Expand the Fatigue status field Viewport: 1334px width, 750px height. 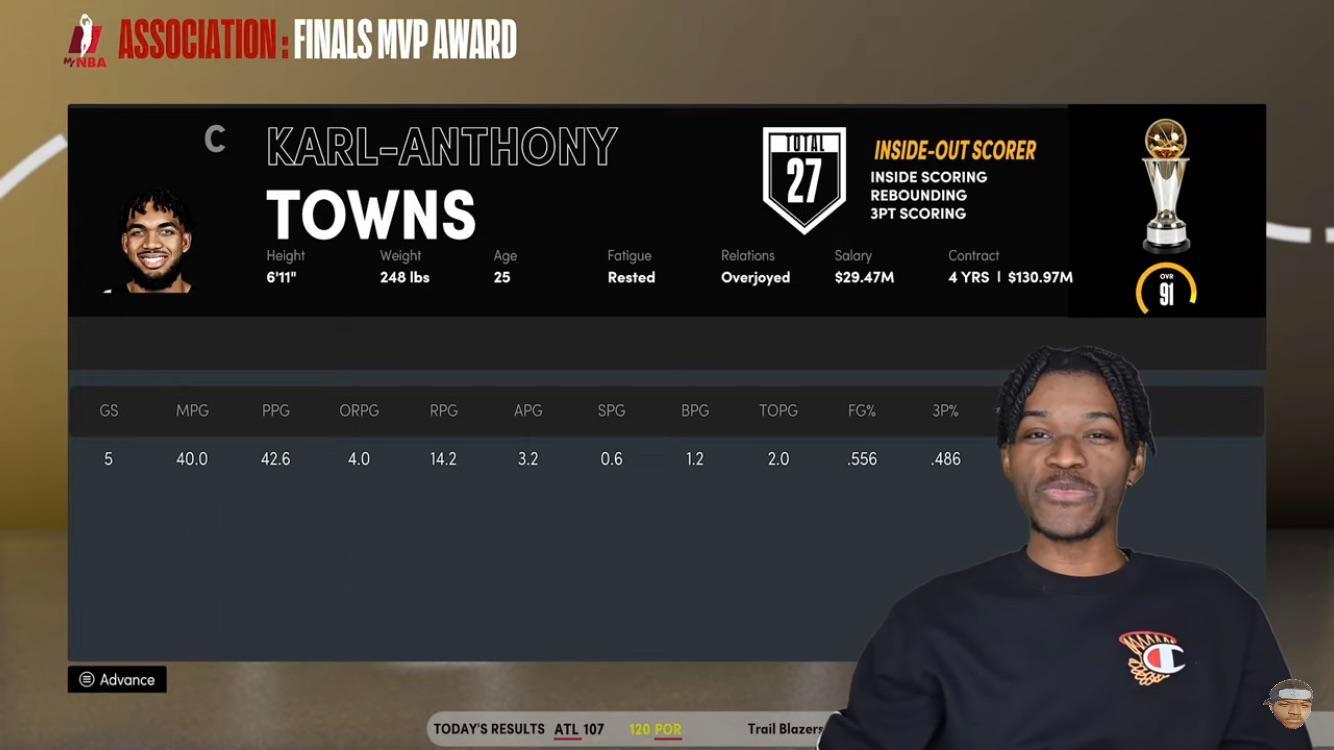(x=631, y=266)
